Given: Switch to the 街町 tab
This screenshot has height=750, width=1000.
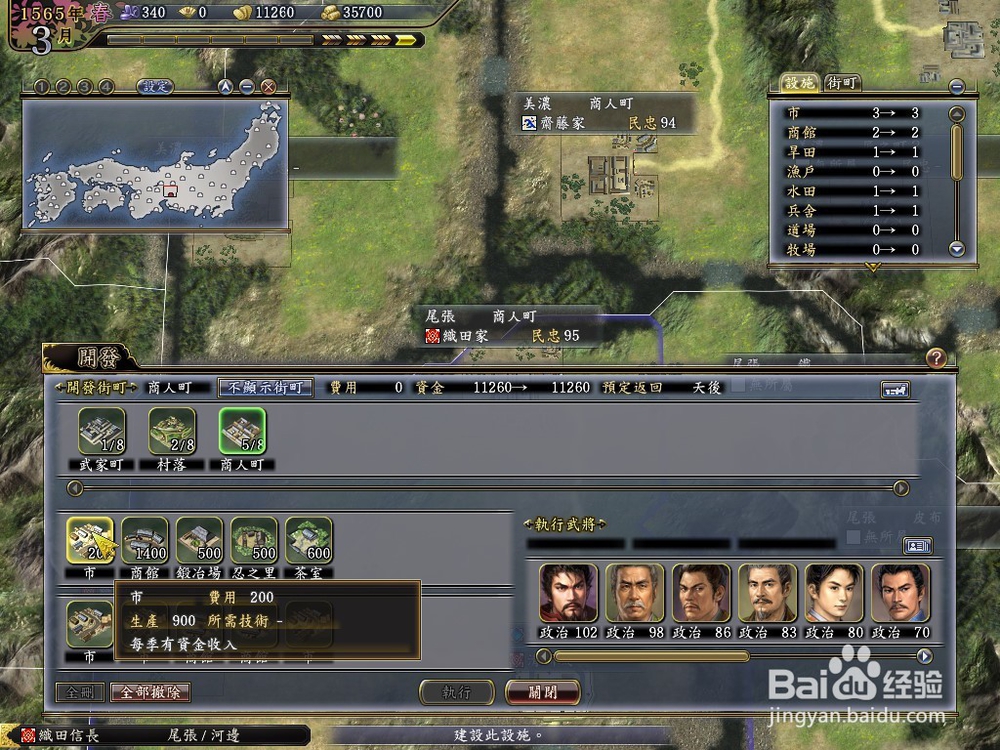Looking at the screenshot, I should (x=842, y=83).
